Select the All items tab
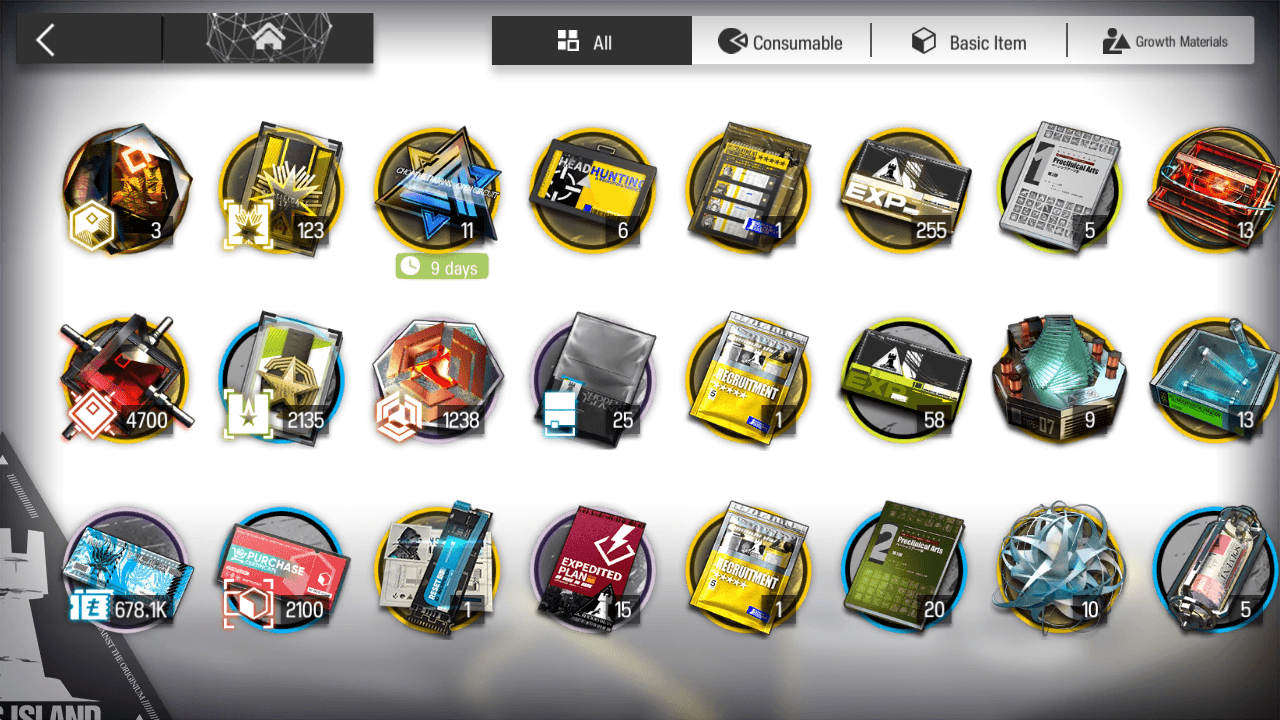1280x720 pixels. click(590, 42)
